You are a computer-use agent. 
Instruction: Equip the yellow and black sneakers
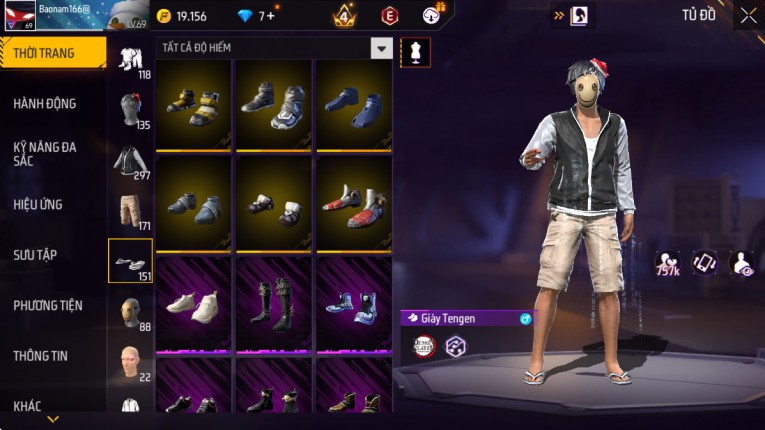193,104
